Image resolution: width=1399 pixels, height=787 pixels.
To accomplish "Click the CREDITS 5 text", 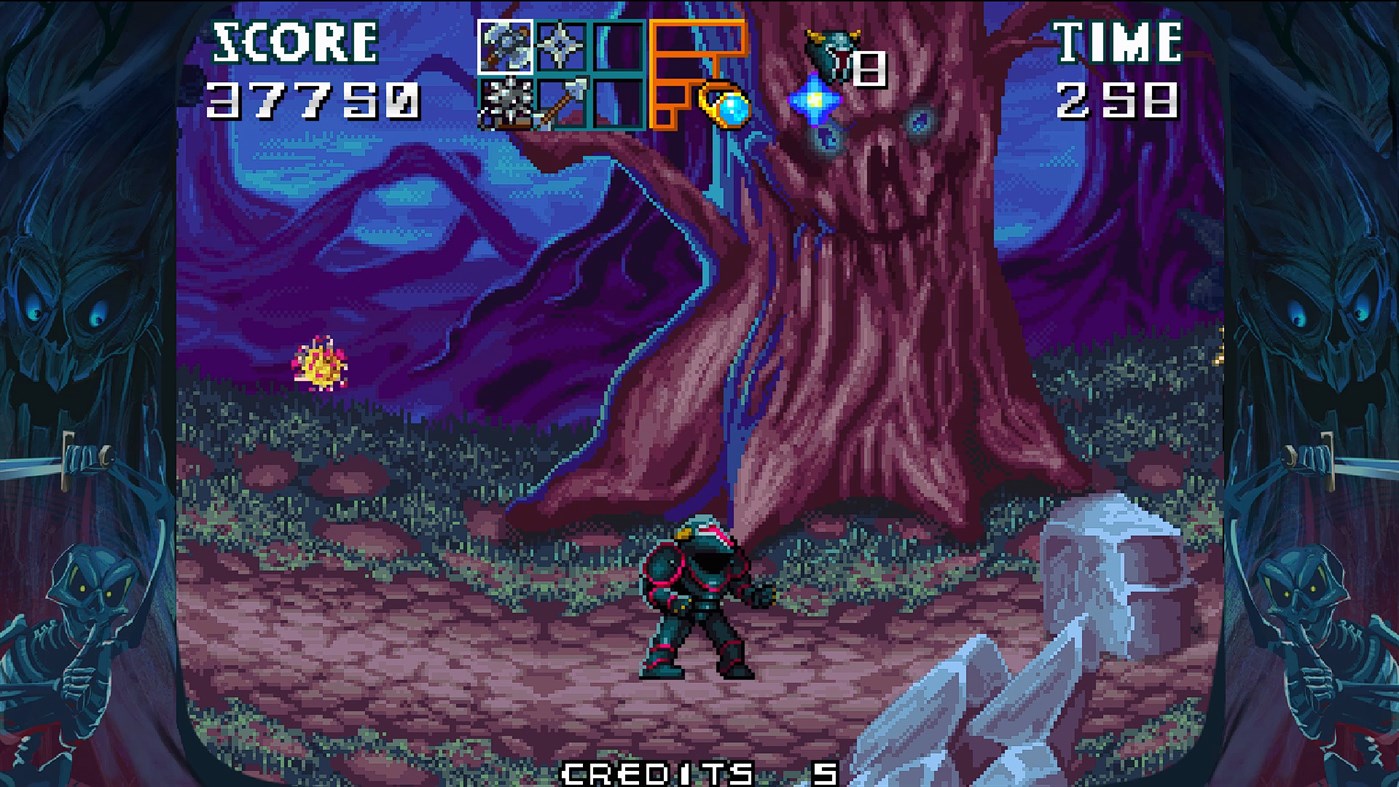I will click(700, 768).
